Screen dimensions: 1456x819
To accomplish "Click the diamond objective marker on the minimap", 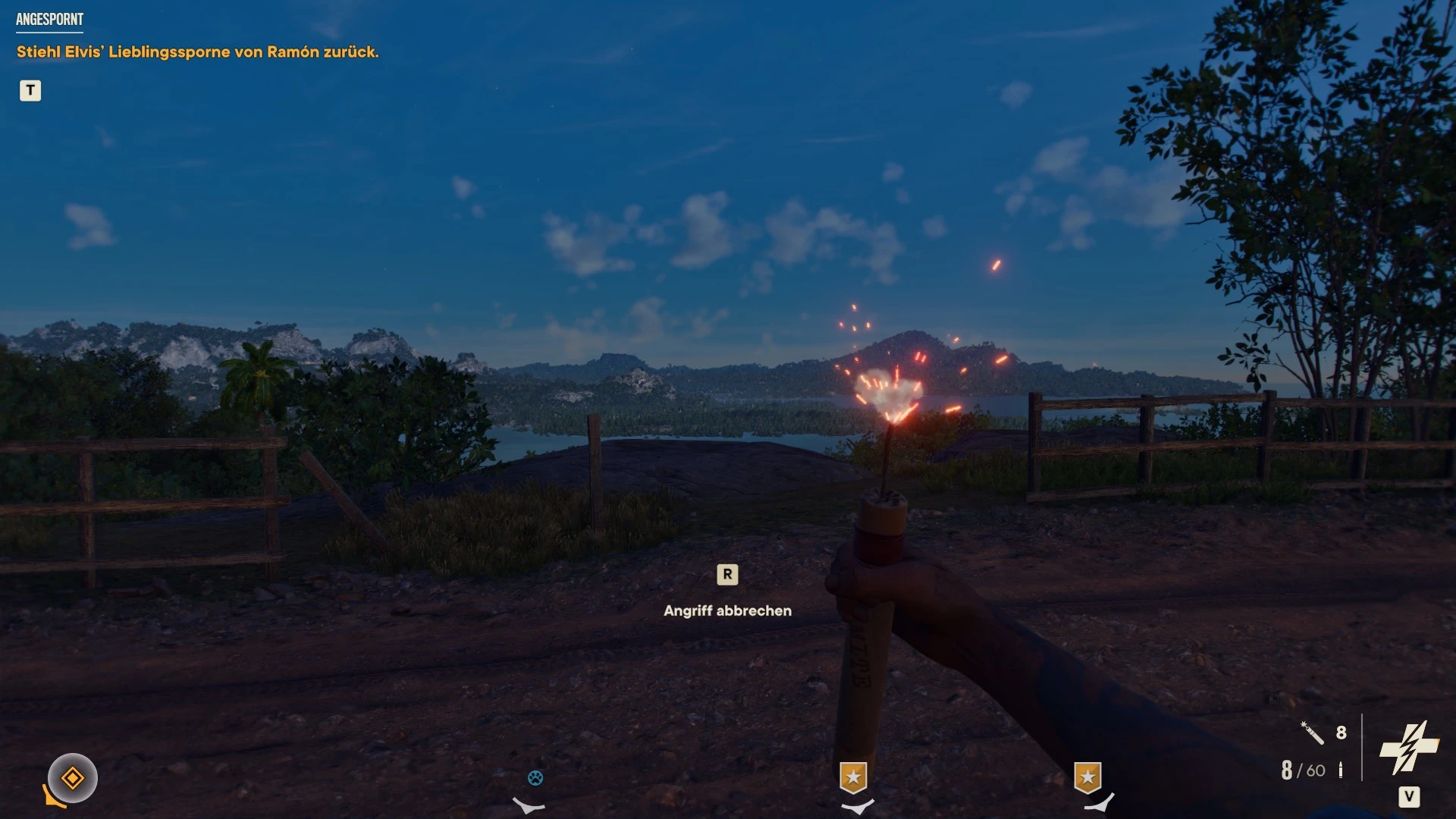I will click(x=72, y=777).
